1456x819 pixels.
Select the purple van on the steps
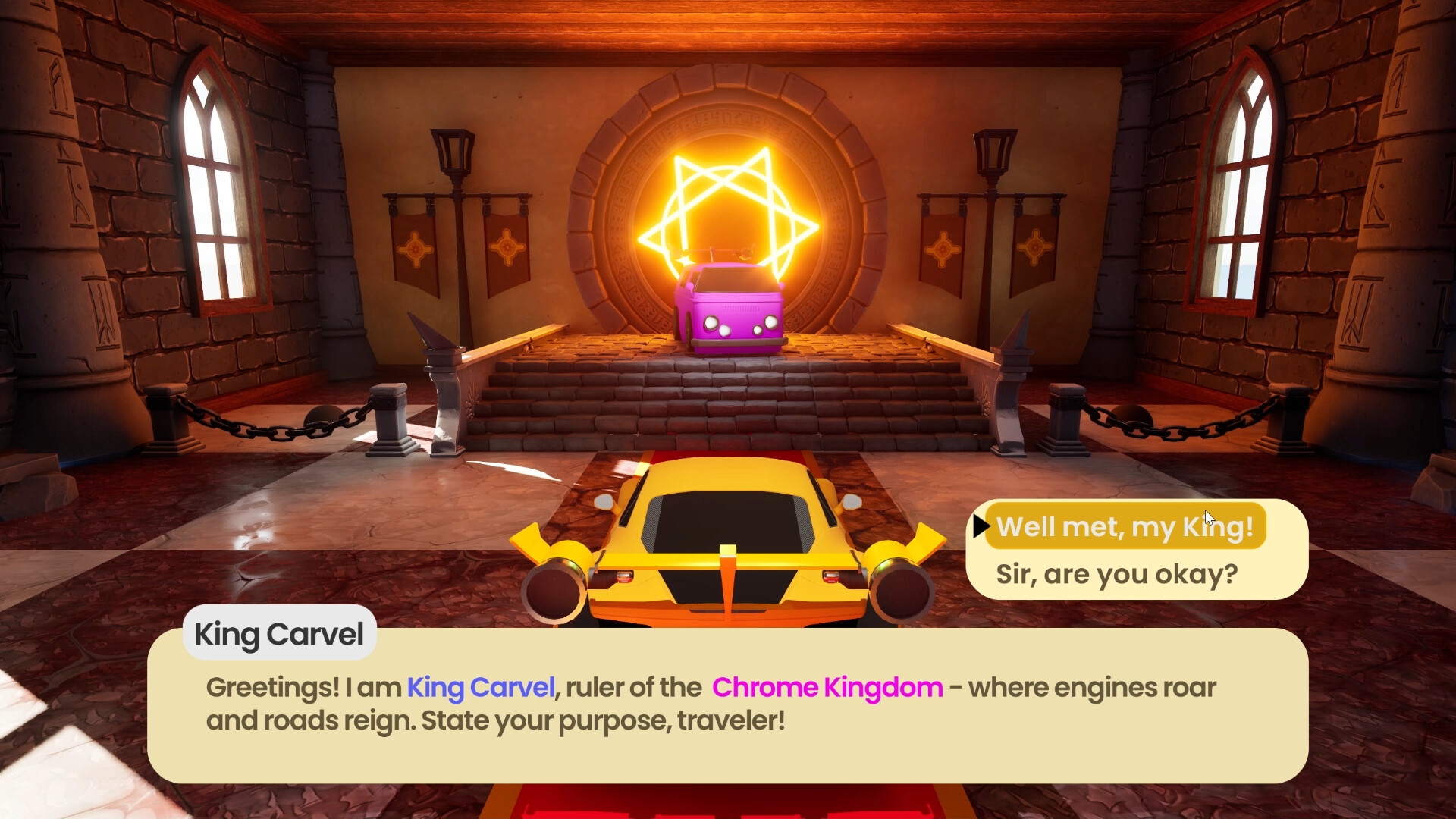pyautogui.click(x=730, y=311)
